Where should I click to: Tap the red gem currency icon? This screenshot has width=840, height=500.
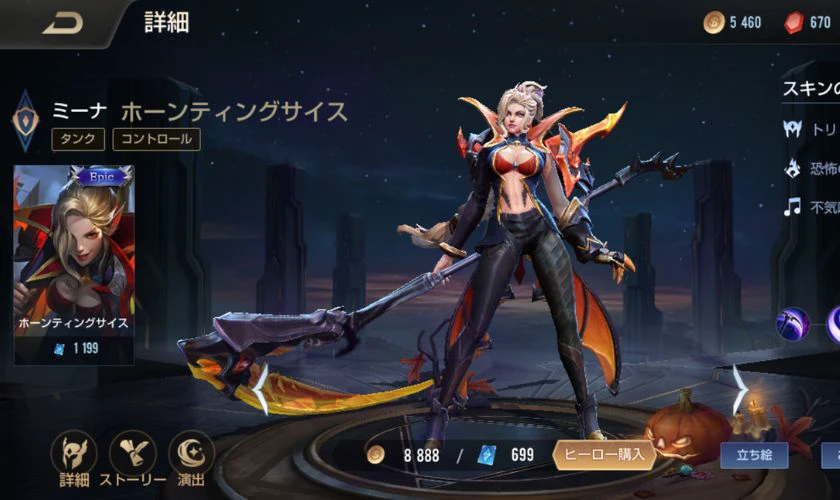793,23
